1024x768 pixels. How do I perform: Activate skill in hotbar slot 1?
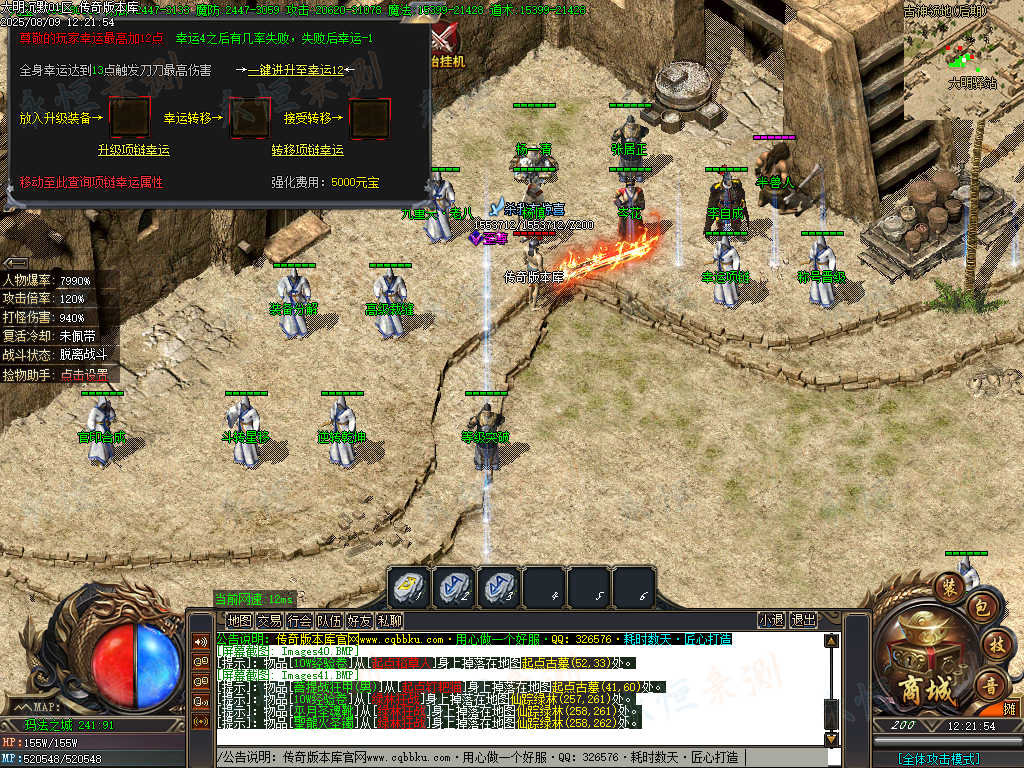409,588
